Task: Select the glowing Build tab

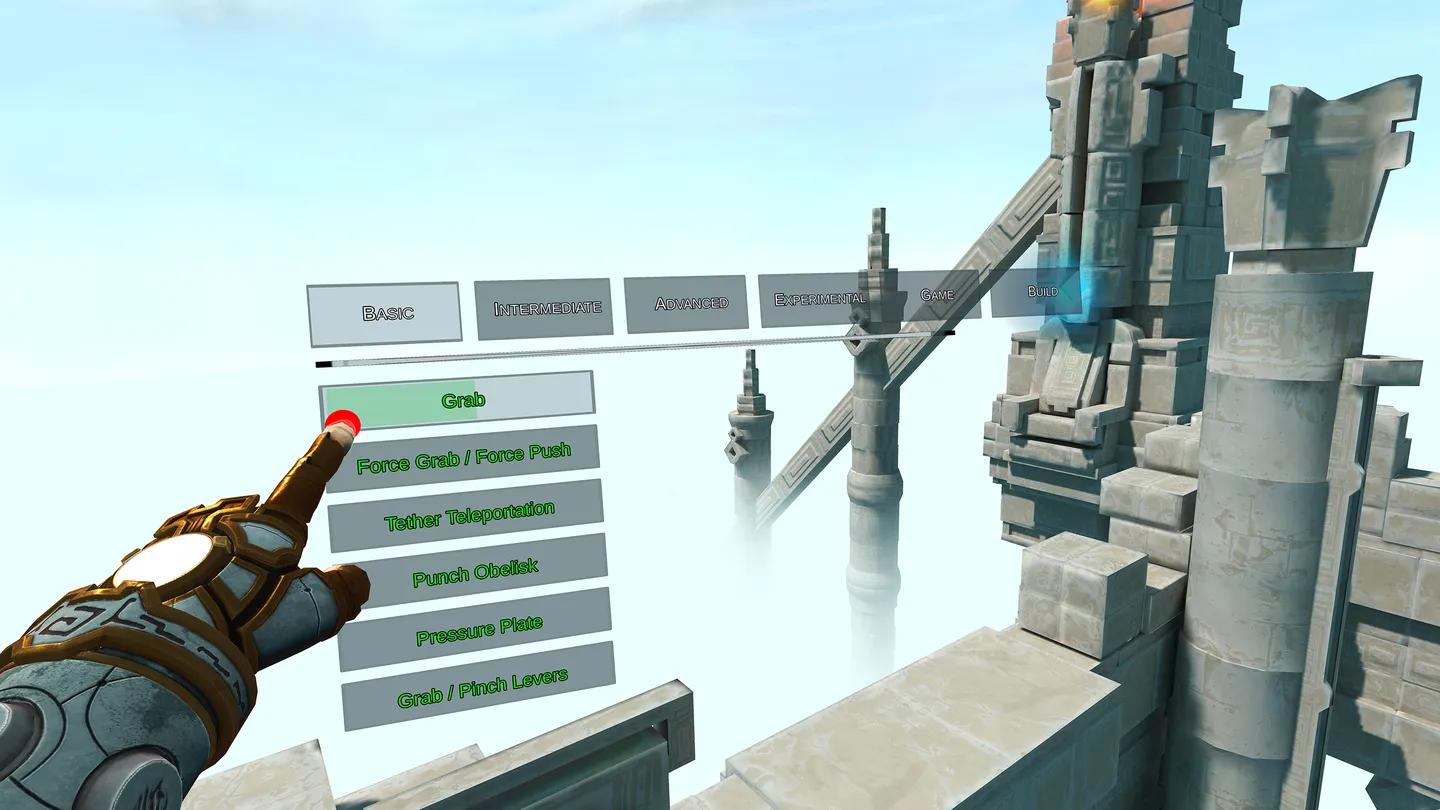Action: click(x=1044, y=291)
